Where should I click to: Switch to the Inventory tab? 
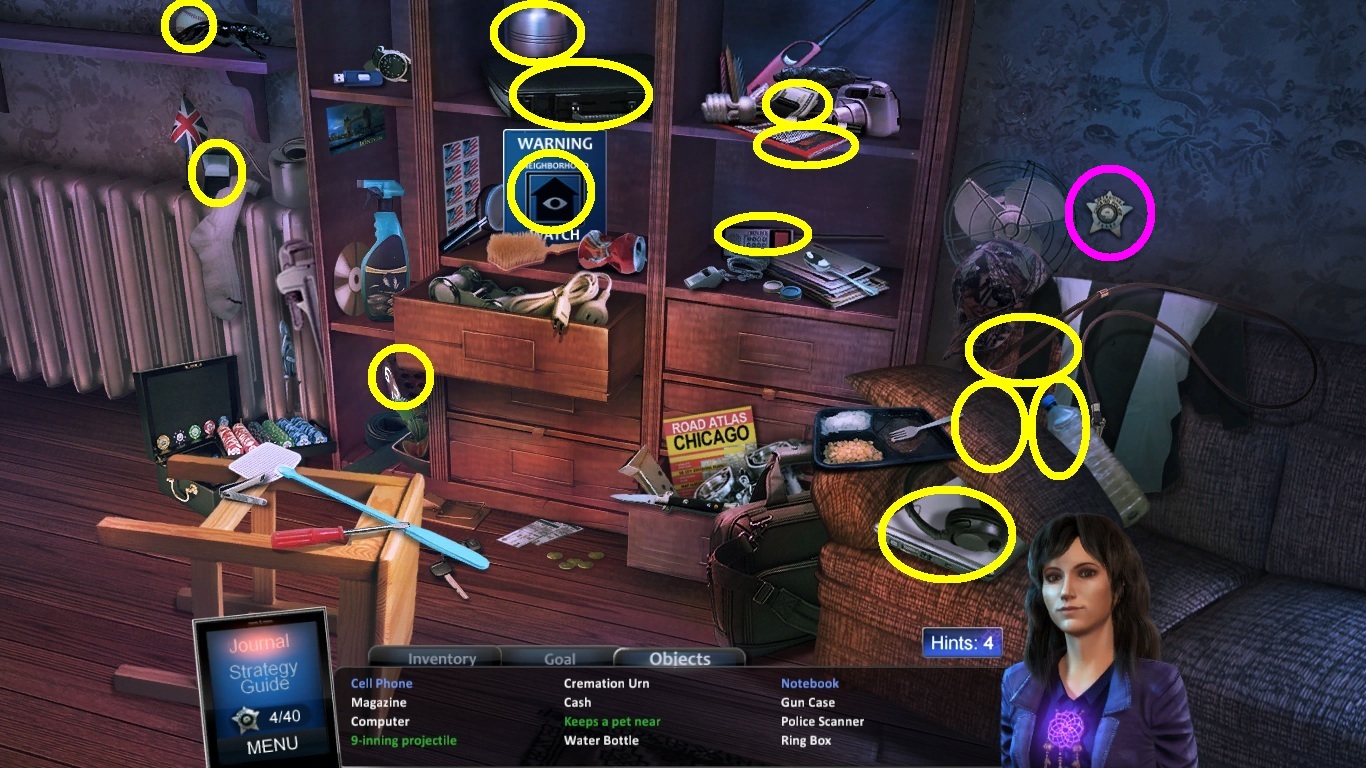pyautogui.click(x=440, y=658)
